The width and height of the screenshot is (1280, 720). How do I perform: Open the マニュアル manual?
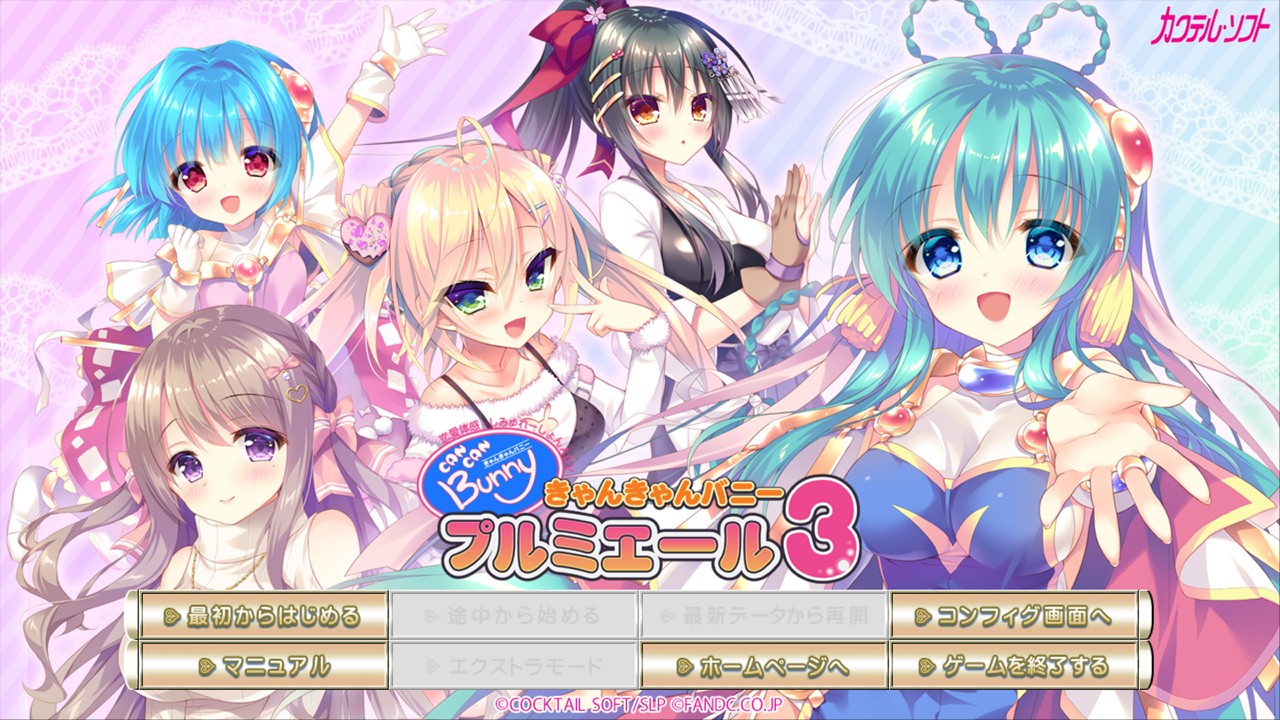[x=263, y=665]
